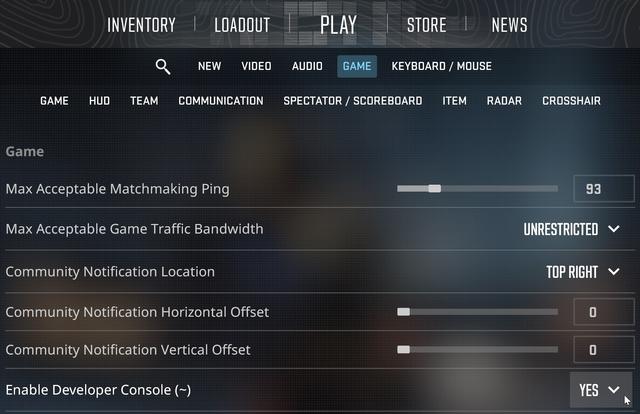Select the Keyboard / Mouse settings tab
The height and width of the screenshot is (414, 640).
441,67
